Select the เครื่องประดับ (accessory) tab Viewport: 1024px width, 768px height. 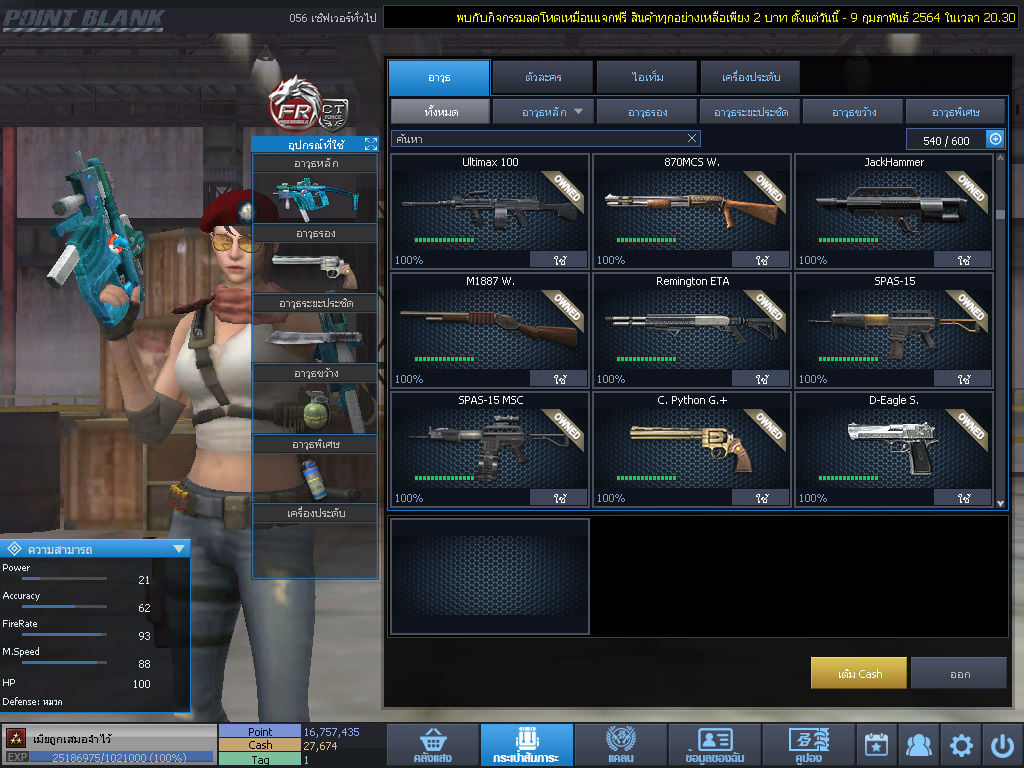[748, 77]
